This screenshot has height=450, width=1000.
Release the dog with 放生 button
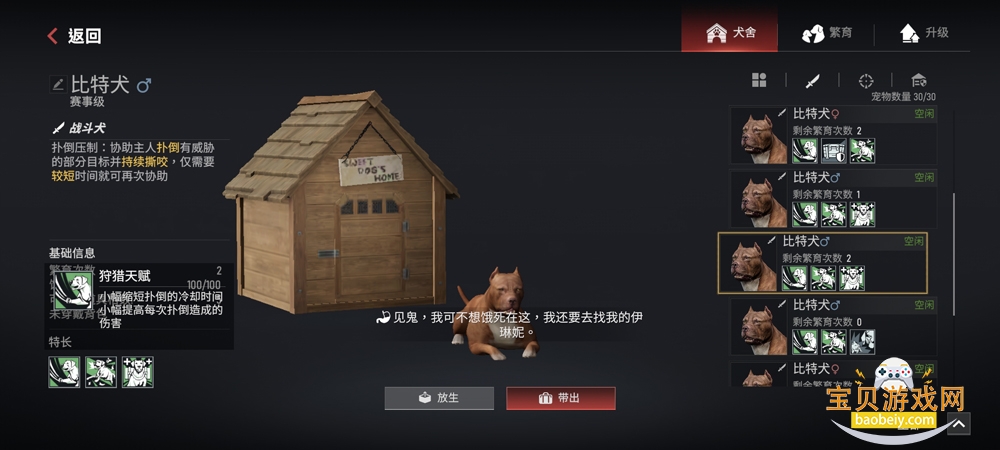(438, 398)
